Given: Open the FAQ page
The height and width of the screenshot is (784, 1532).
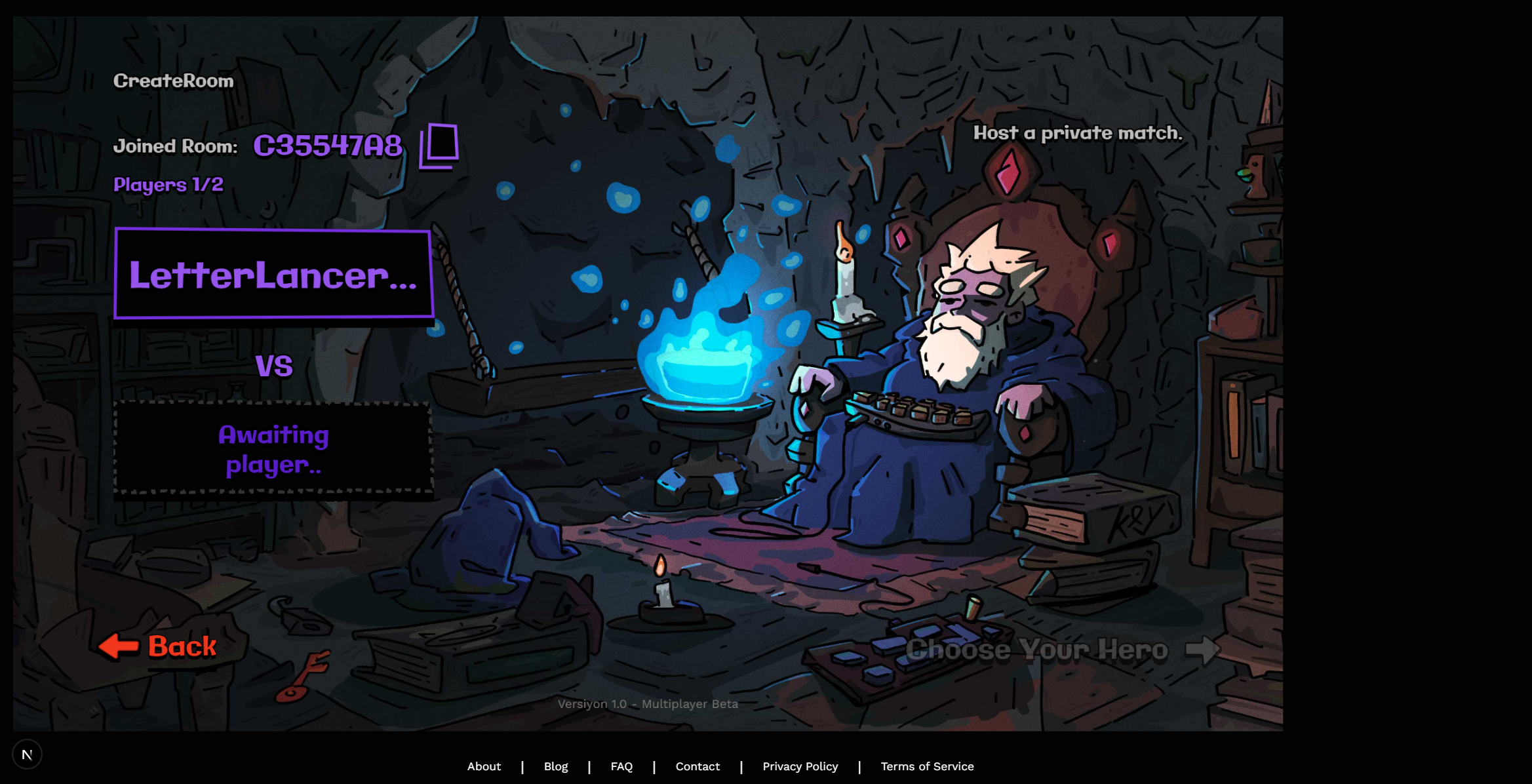Looking at the screenshot, I should pyautogui.click(x=621, y=766).
